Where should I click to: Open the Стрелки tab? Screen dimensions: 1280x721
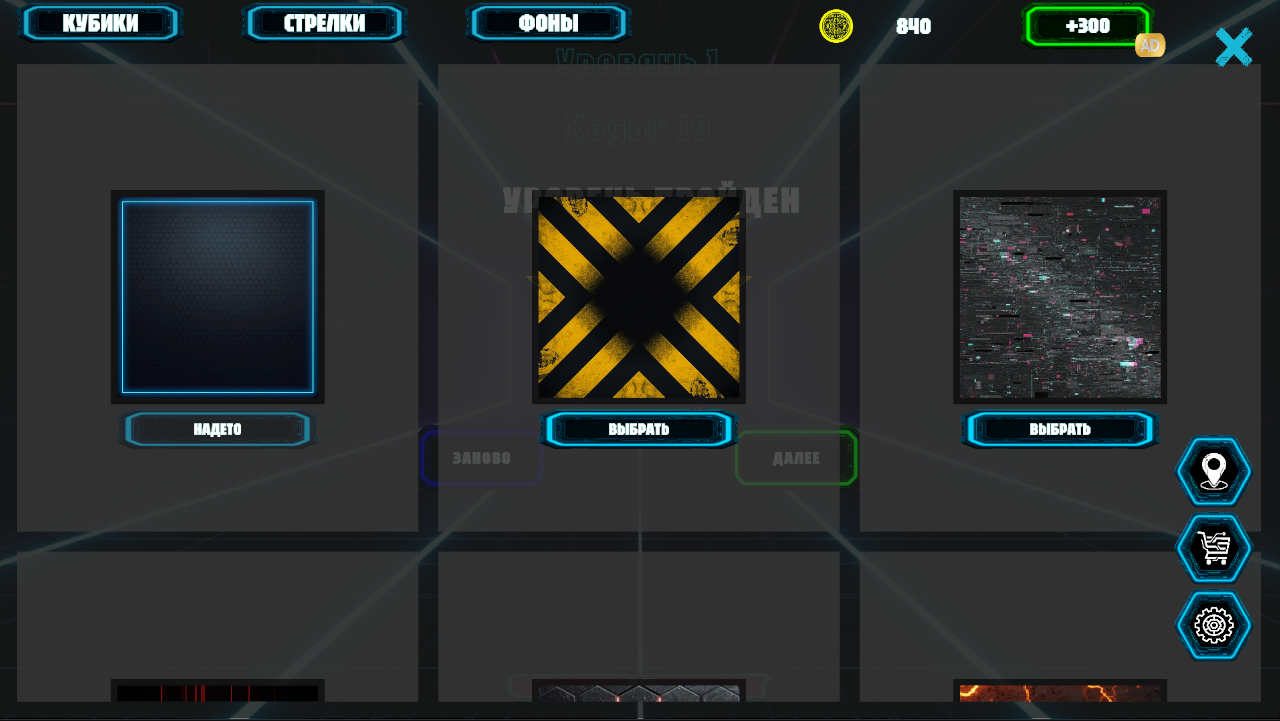324,23
